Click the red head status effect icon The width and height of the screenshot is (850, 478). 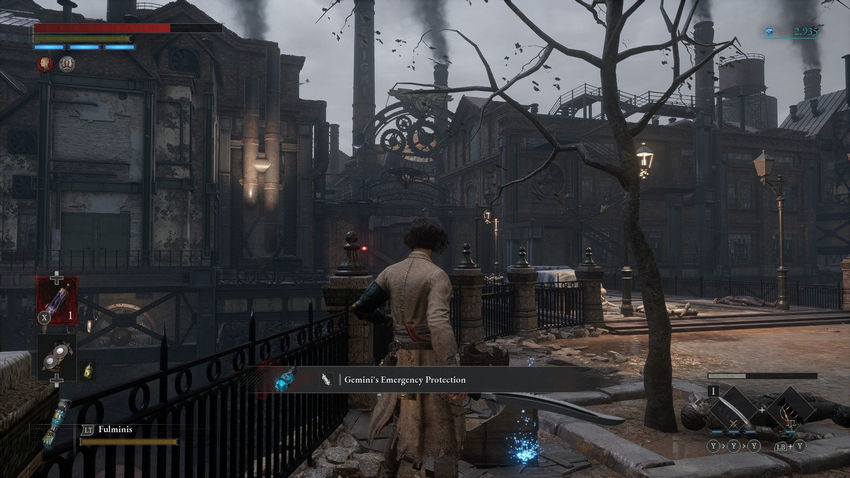click(x=45, y=64)
